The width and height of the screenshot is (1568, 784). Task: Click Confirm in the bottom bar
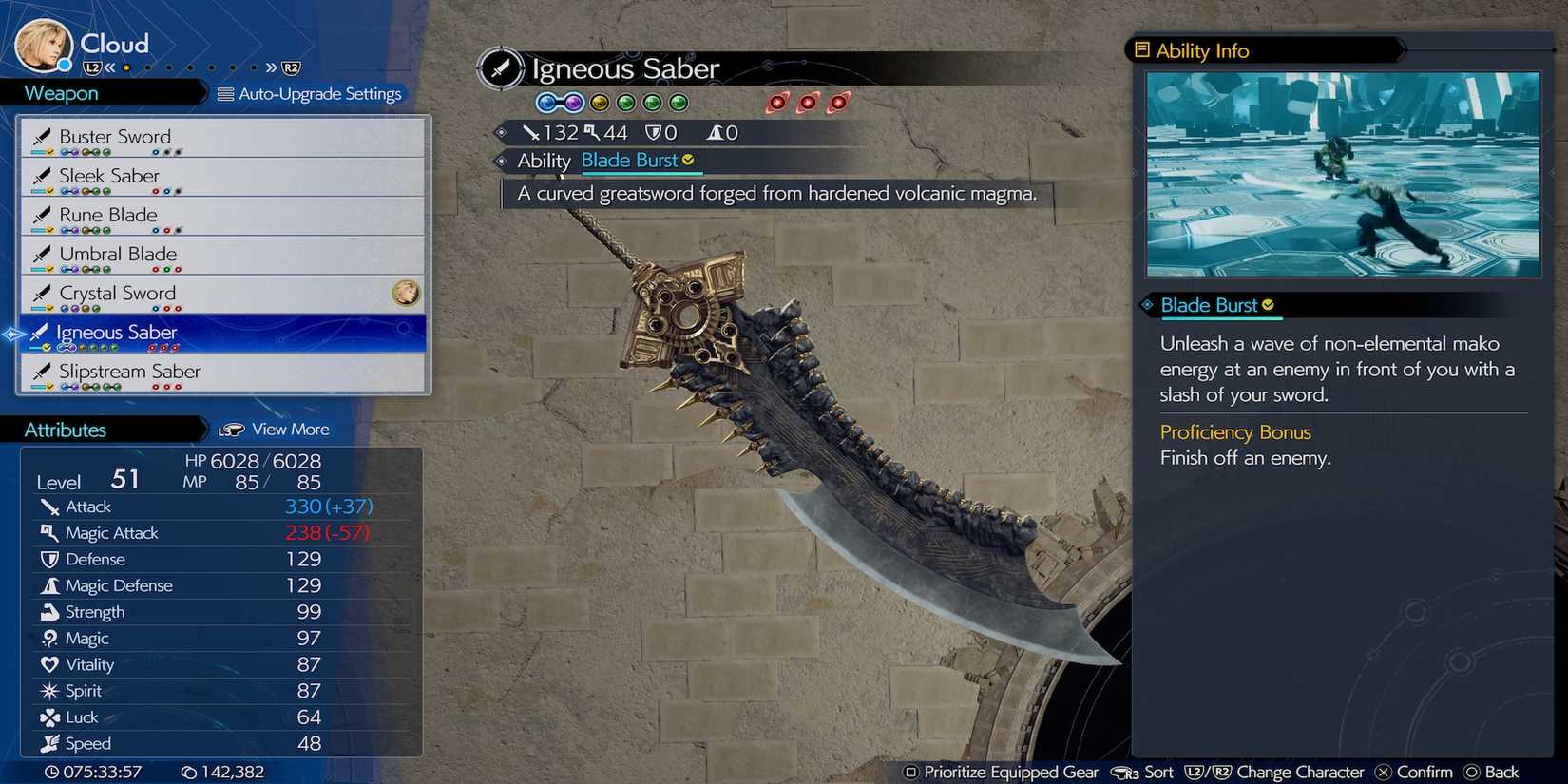[x=1423, y=773]
